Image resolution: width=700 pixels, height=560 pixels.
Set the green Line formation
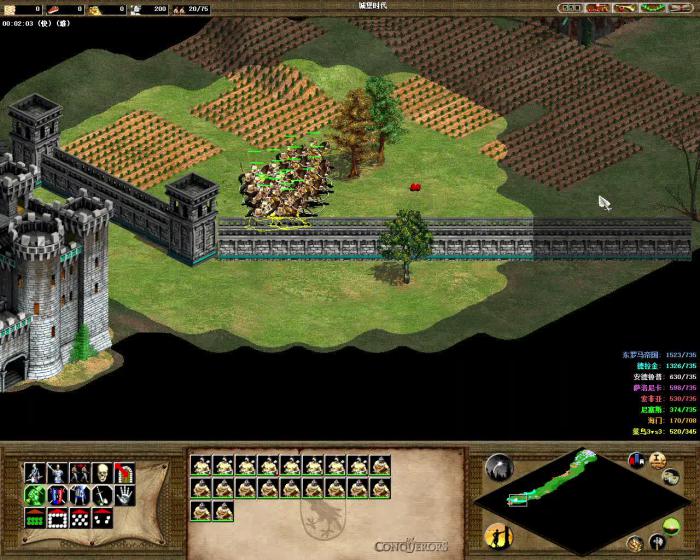coord(33,518)
